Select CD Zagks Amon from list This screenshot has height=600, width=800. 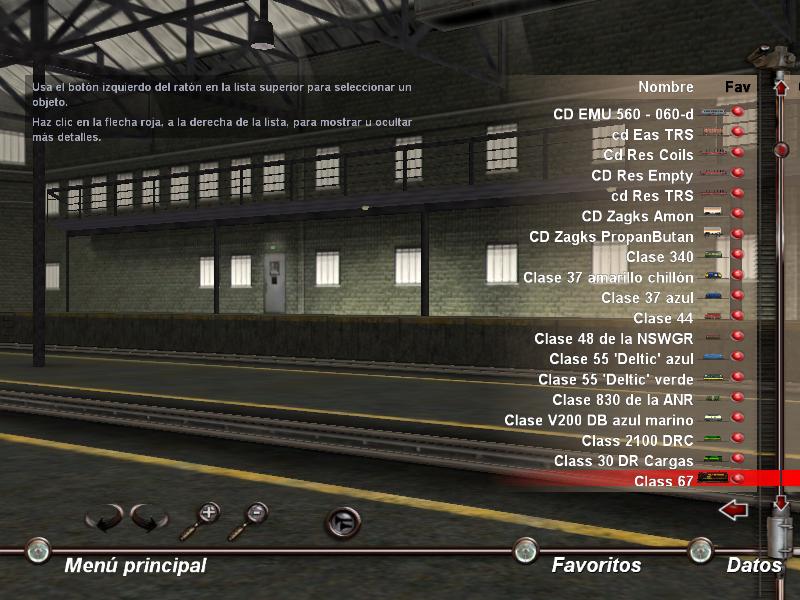pos(637,216)
